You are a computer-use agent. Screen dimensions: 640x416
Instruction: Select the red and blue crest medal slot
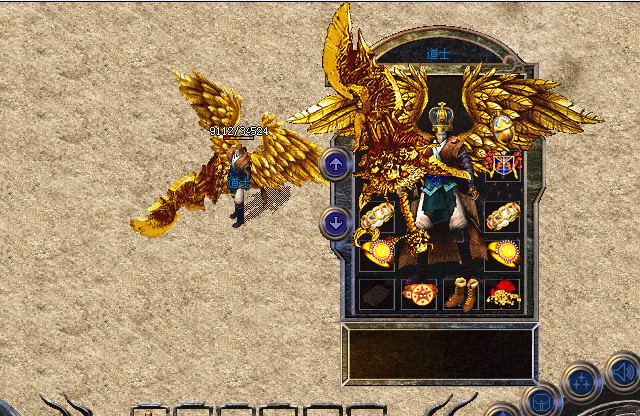click(x=503, y=163)
